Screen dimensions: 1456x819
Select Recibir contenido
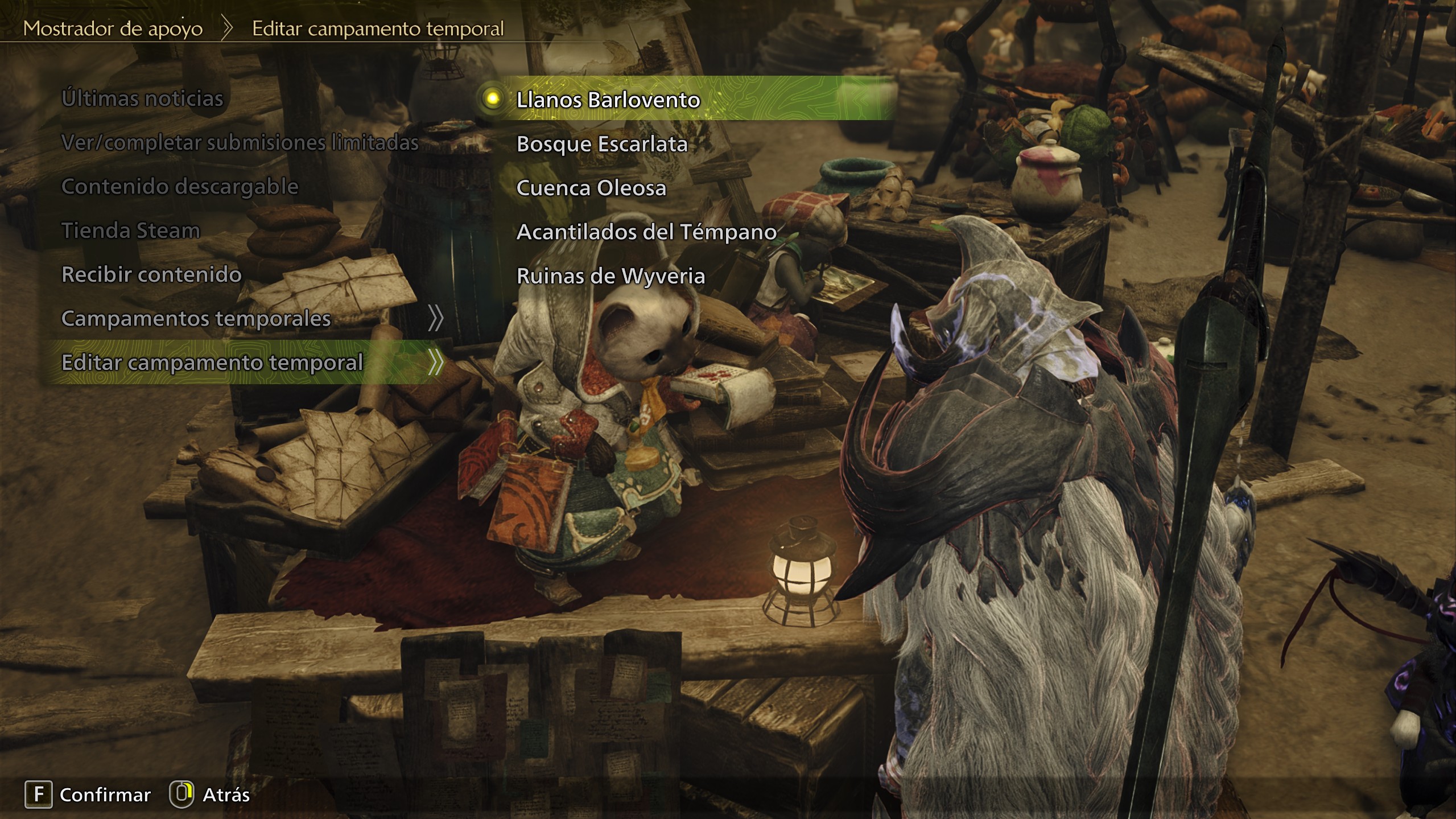pyautogui.click(x=151, y=274)
